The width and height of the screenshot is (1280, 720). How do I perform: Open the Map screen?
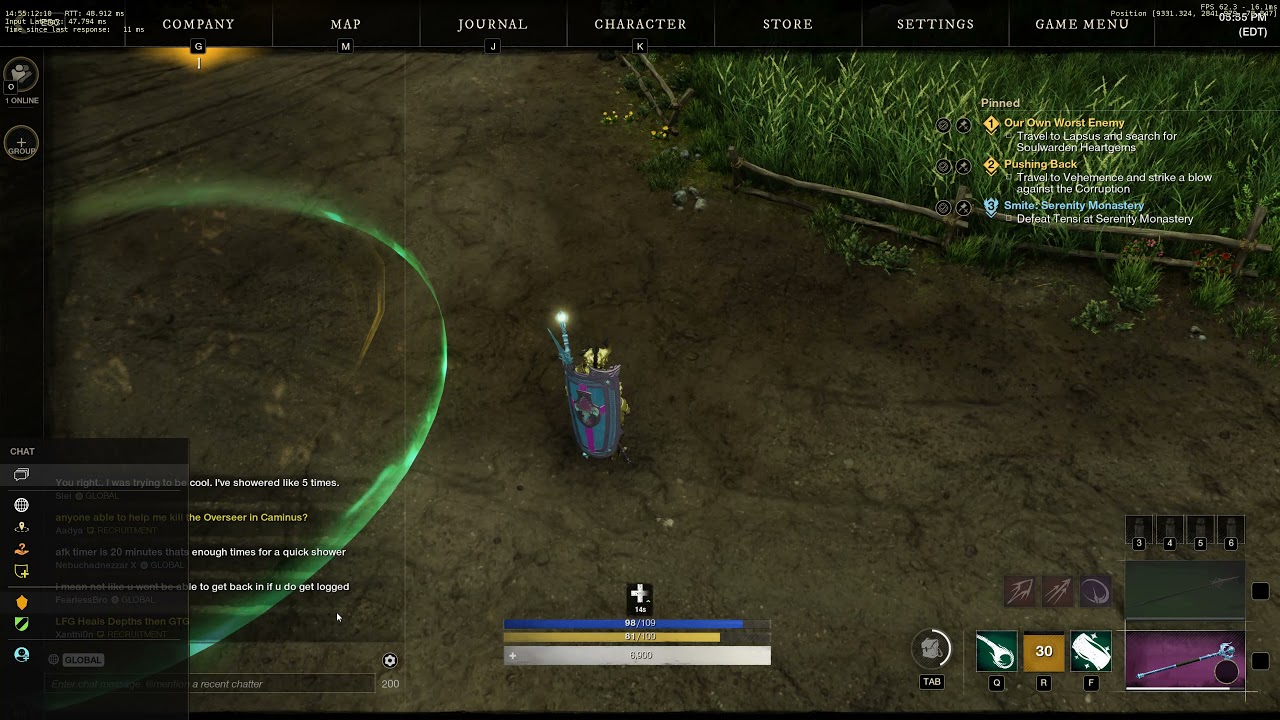click(345, 24)
